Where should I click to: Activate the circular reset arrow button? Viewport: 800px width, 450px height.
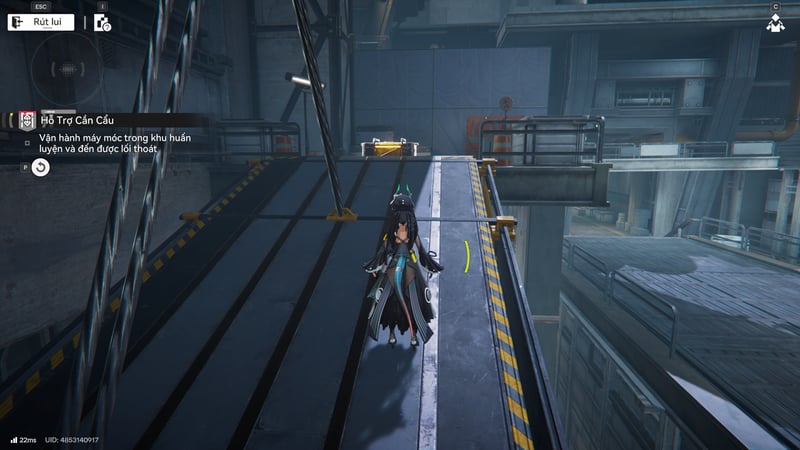[x=40, y=167]
